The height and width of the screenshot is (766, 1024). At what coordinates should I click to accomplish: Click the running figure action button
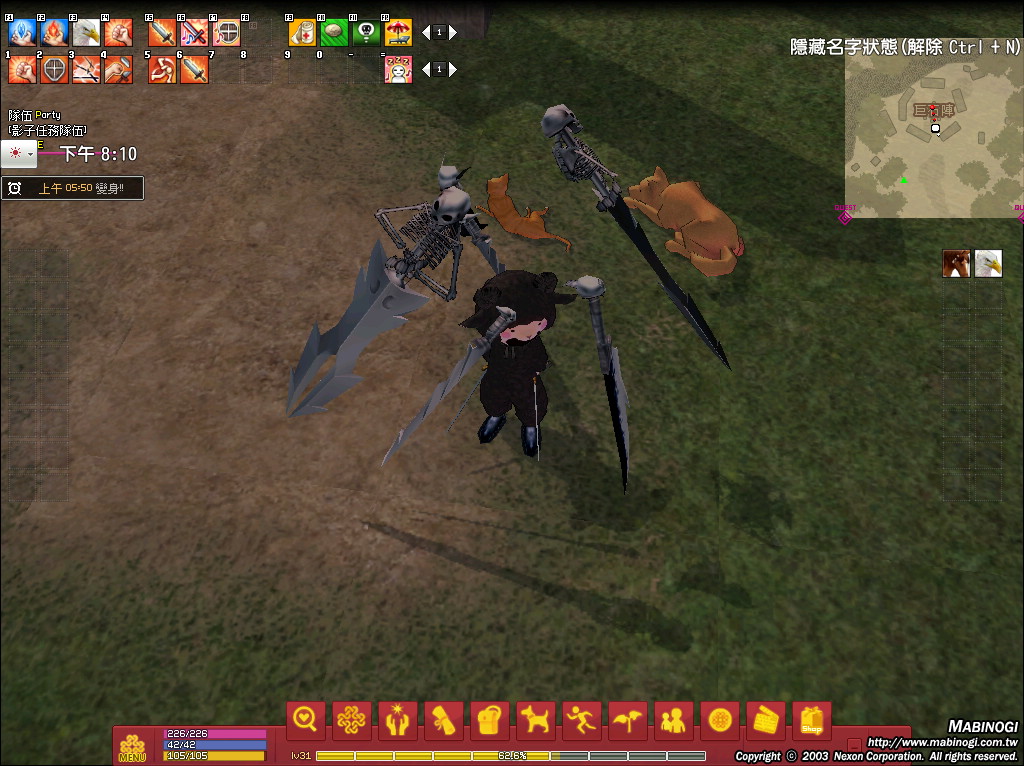point(582,720)
